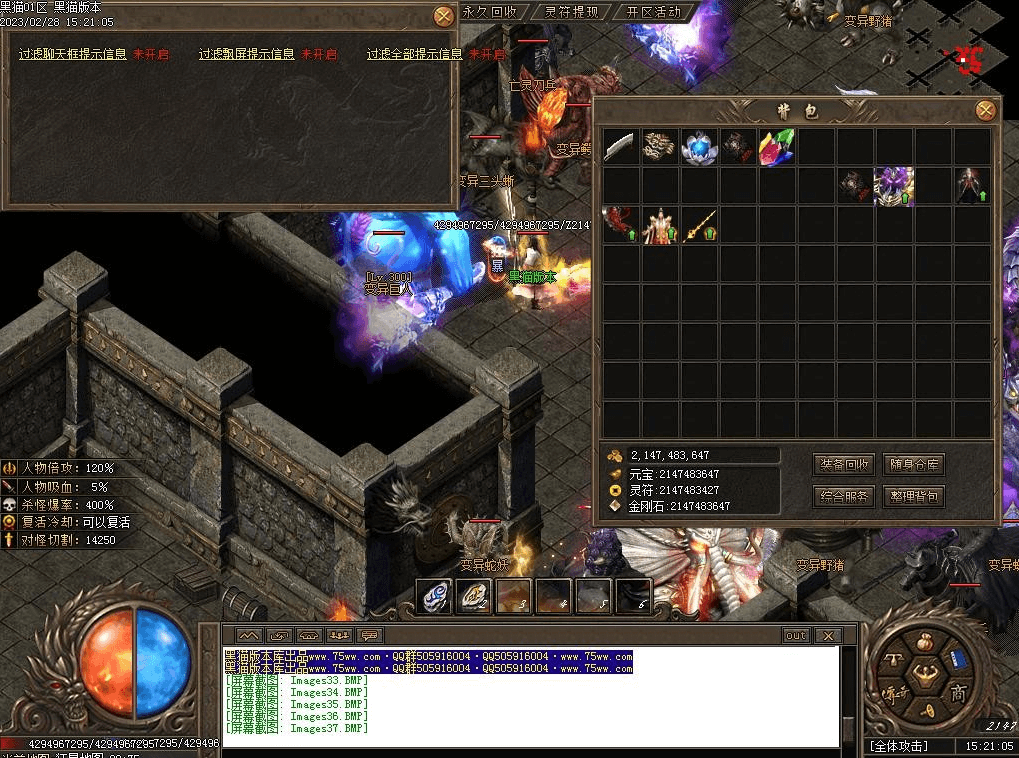Select the golden staff item in the bag

pos(699,225)
